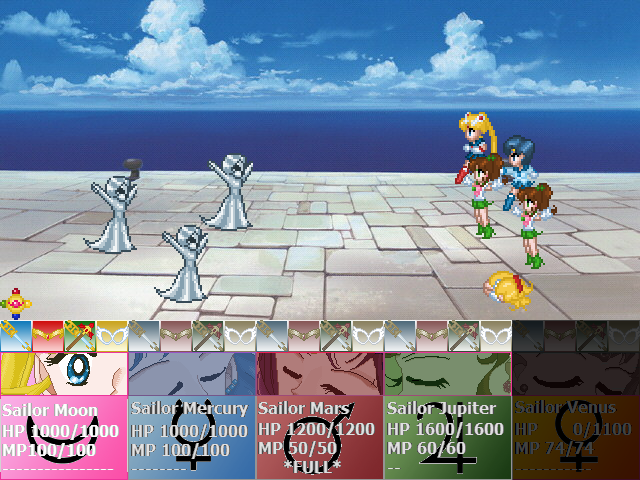Choose Sailor Moon's golden tiara icon
This screenshot has height=480, width=640.
point(48,336)
